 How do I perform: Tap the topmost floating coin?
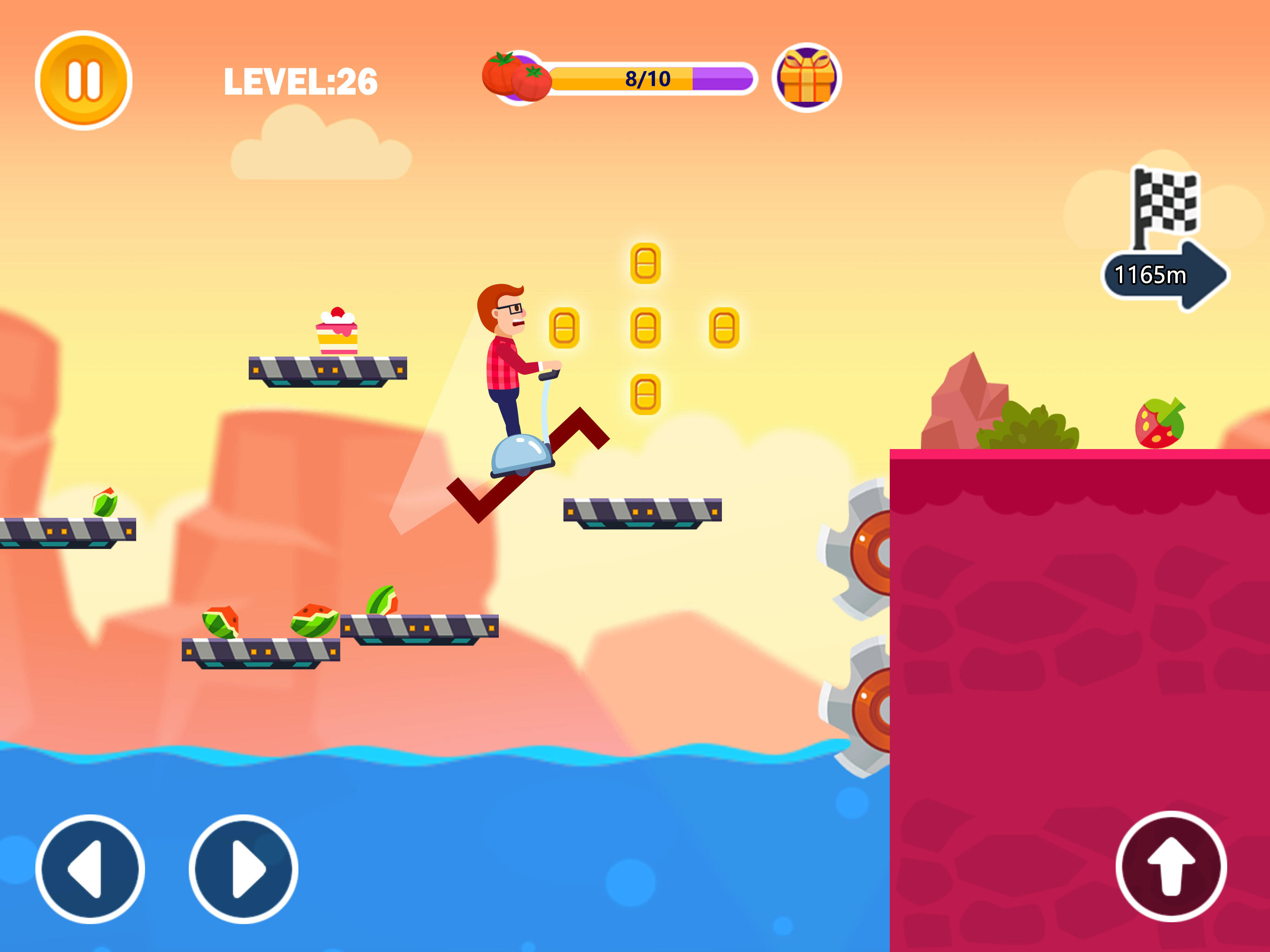pos(645,264)
